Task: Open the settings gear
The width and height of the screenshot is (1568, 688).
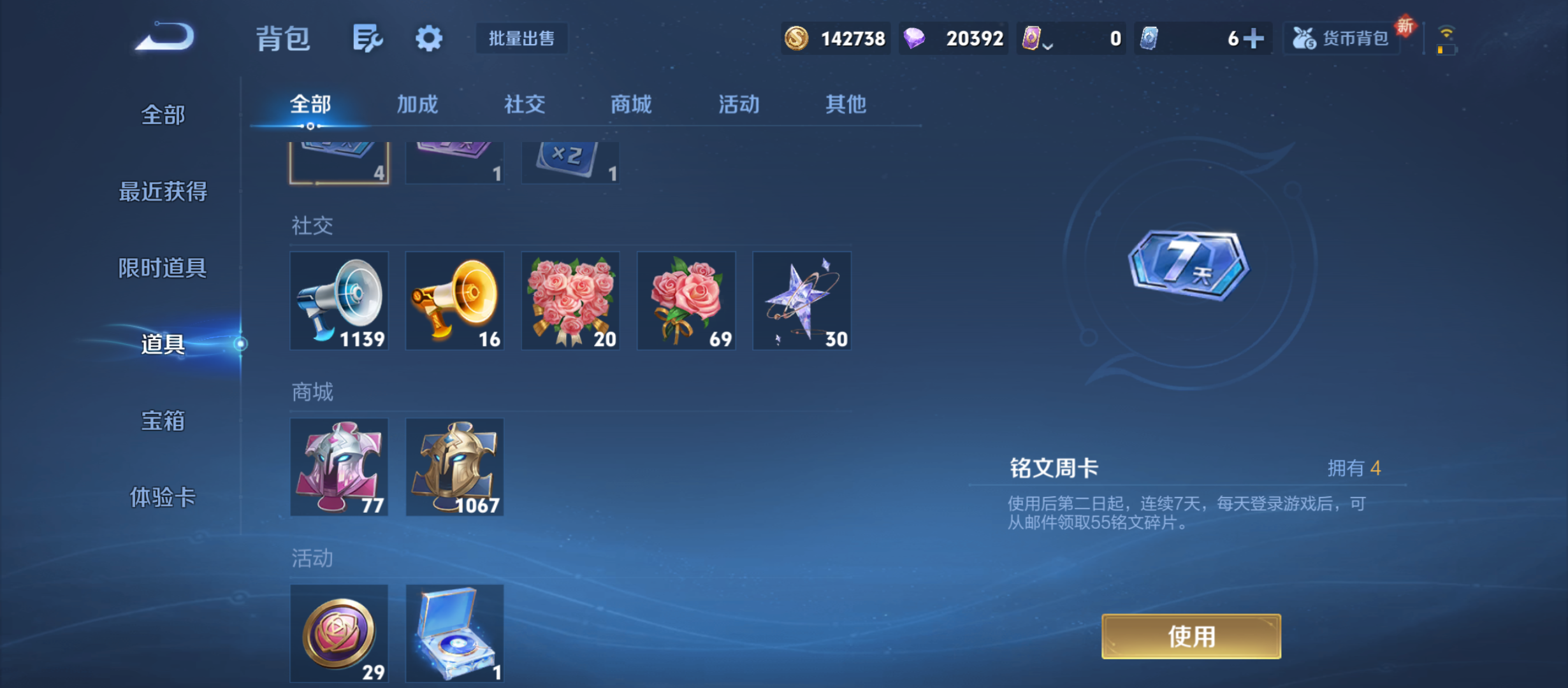Action: 428,38
